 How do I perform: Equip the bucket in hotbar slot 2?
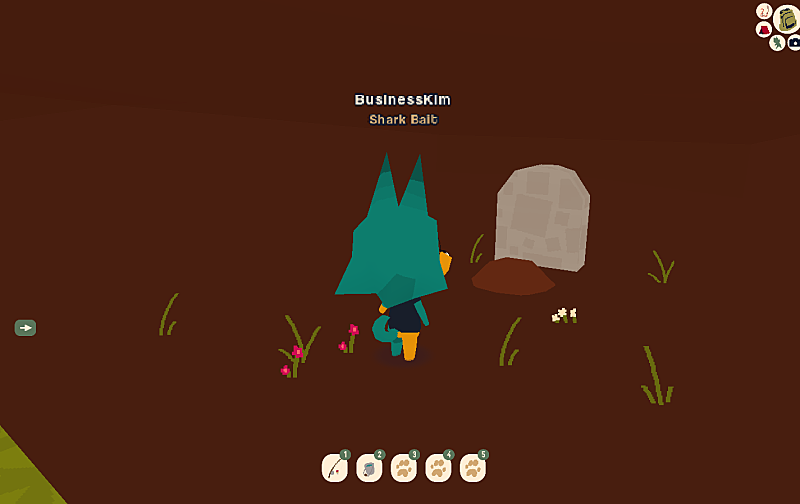click(x=369, y=467)
